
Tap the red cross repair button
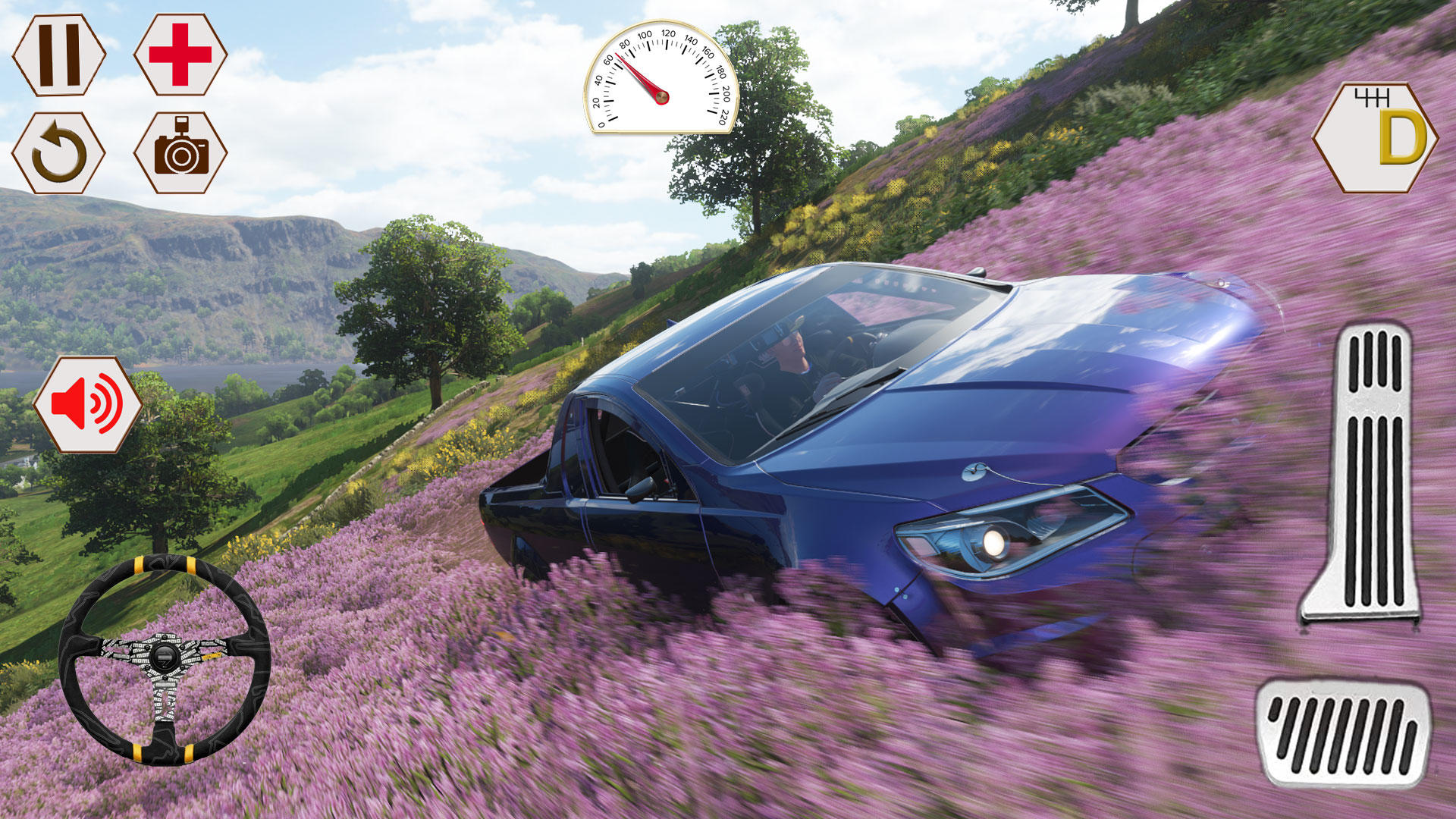pos(180,55)
